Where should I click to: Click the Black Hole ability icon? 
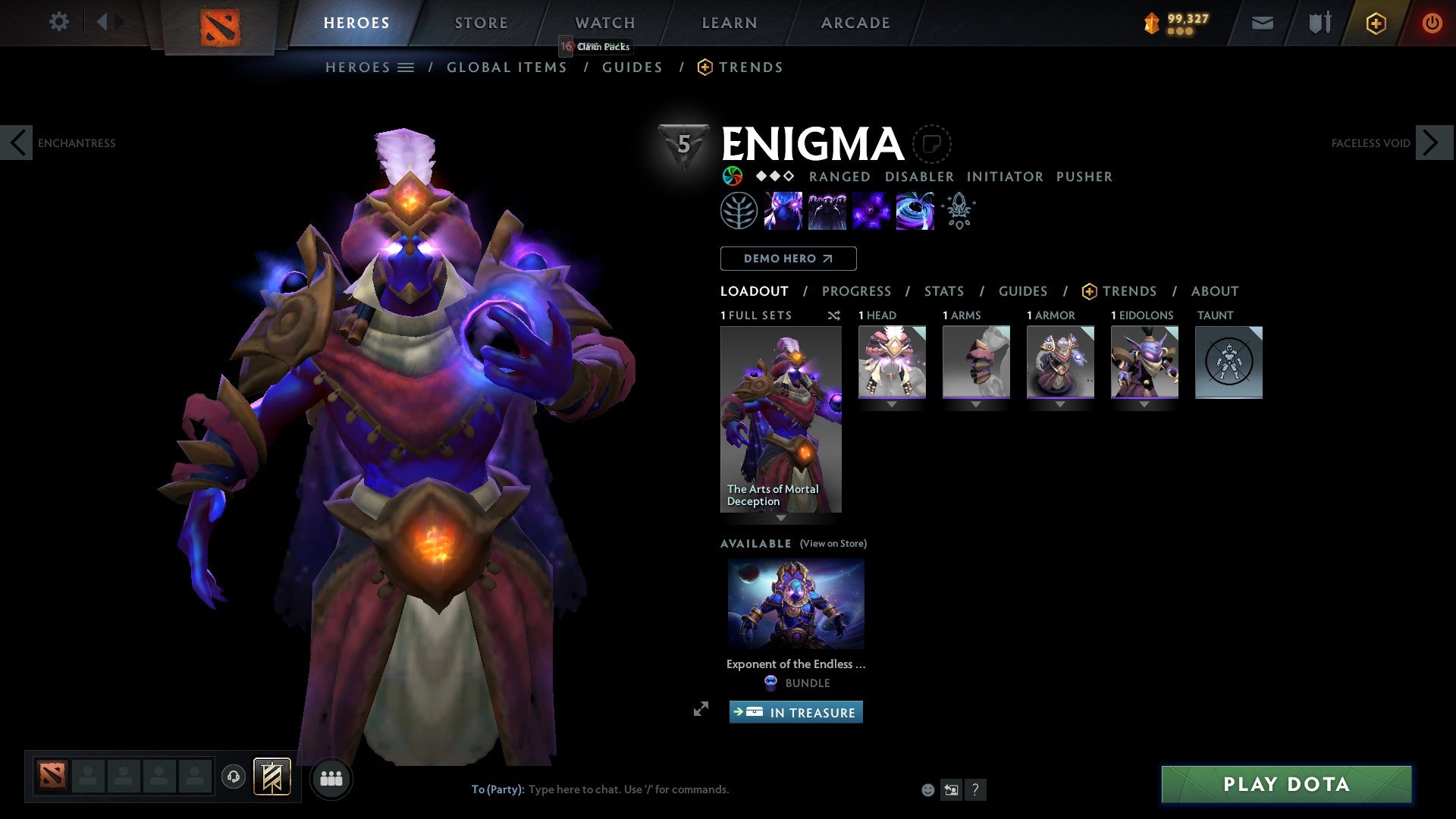(915, 211)
